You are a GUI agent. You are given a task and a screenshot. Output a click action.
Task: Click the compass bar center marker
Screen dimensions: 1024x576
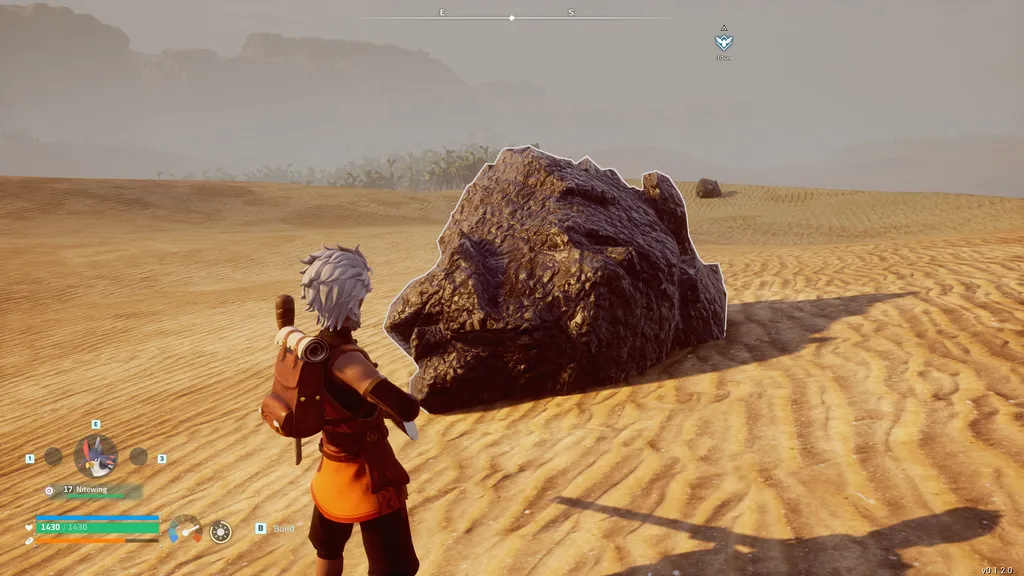tap(512, 18)
